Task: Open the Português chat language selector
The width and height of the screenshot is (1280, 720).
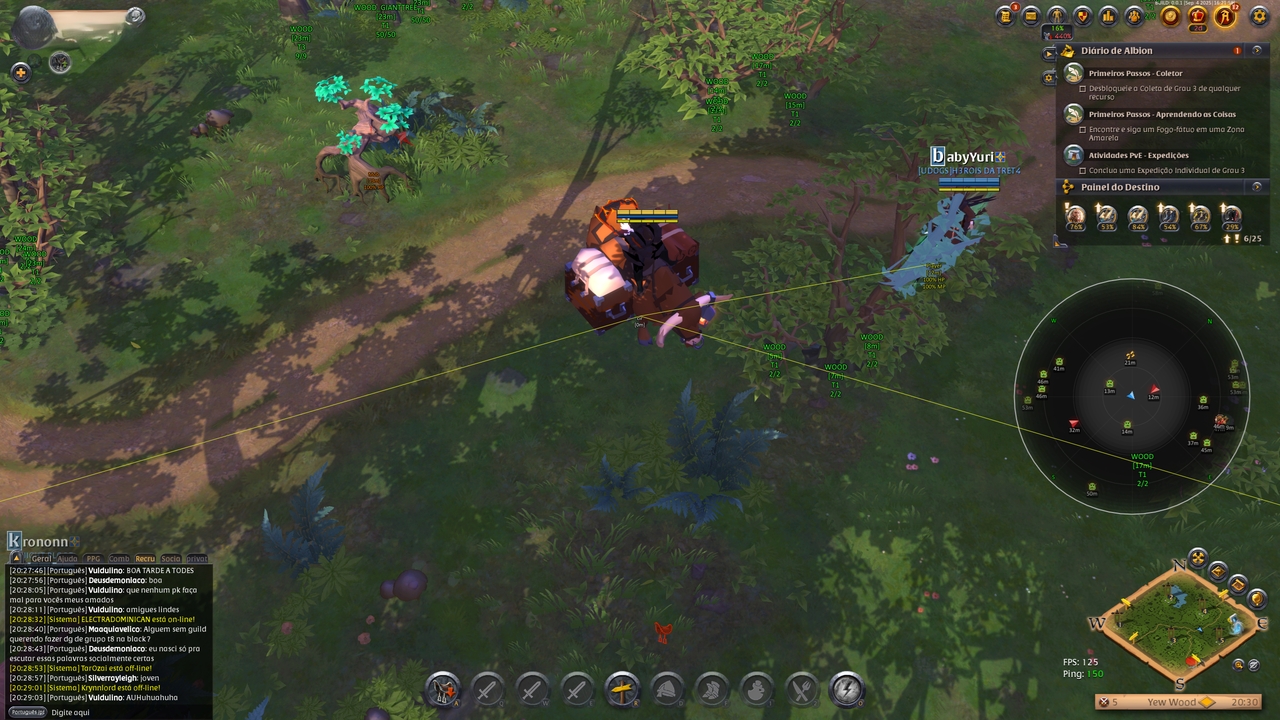Action: 27,712
